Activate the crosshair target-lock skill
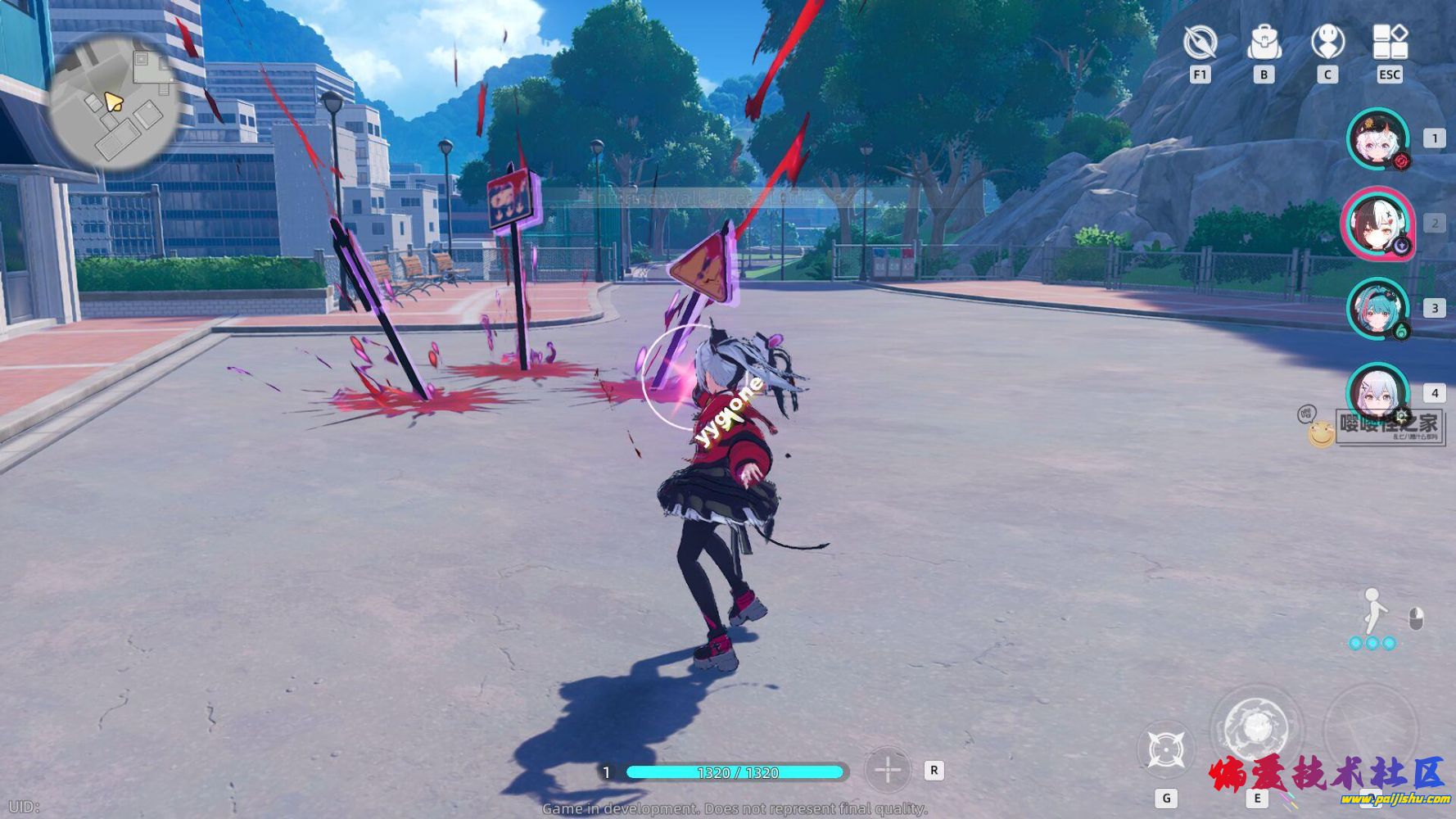The image size is (1456, 819). (x=1166, y=749)
